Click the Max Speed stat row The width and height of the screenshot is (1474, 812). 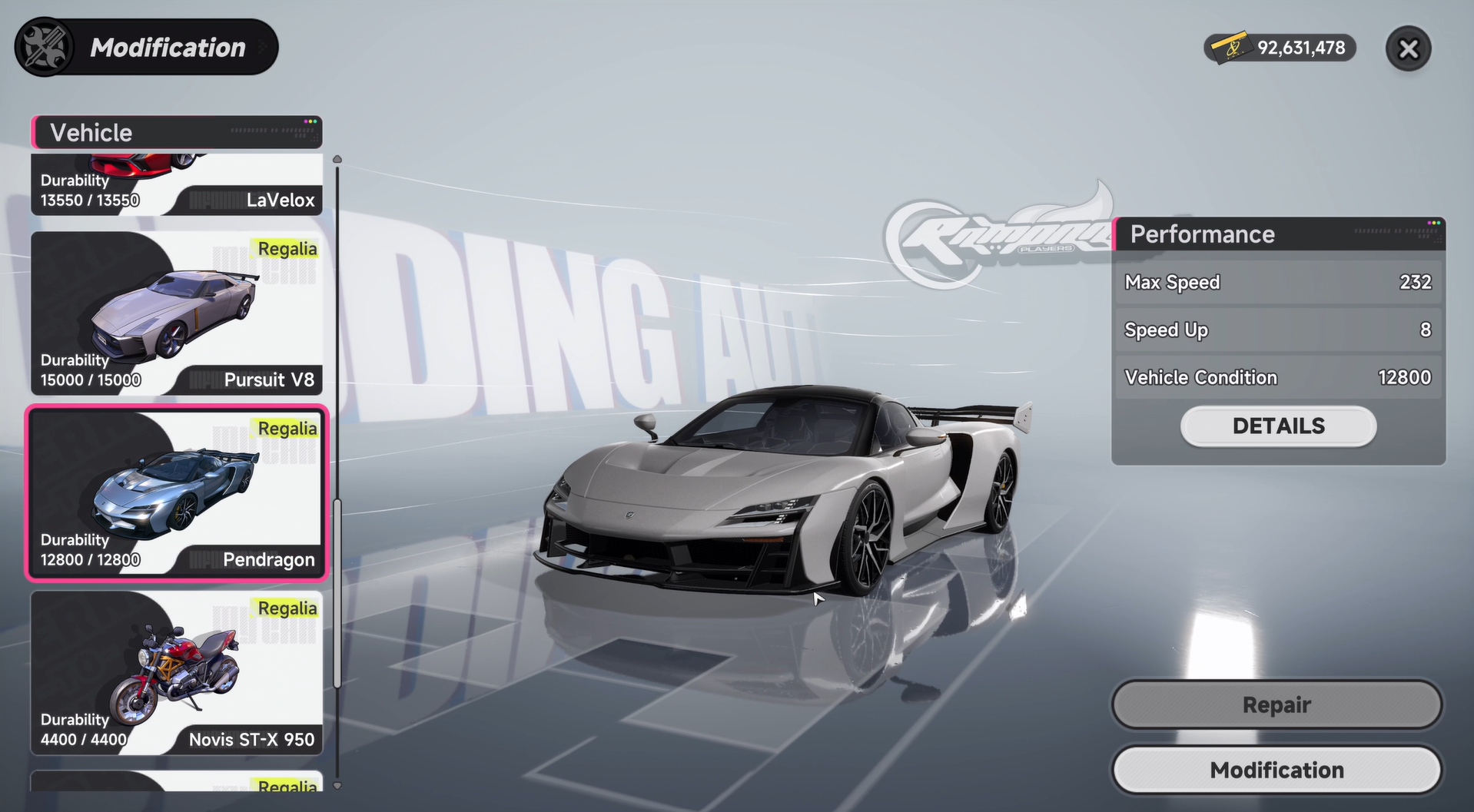(1277, 282)
